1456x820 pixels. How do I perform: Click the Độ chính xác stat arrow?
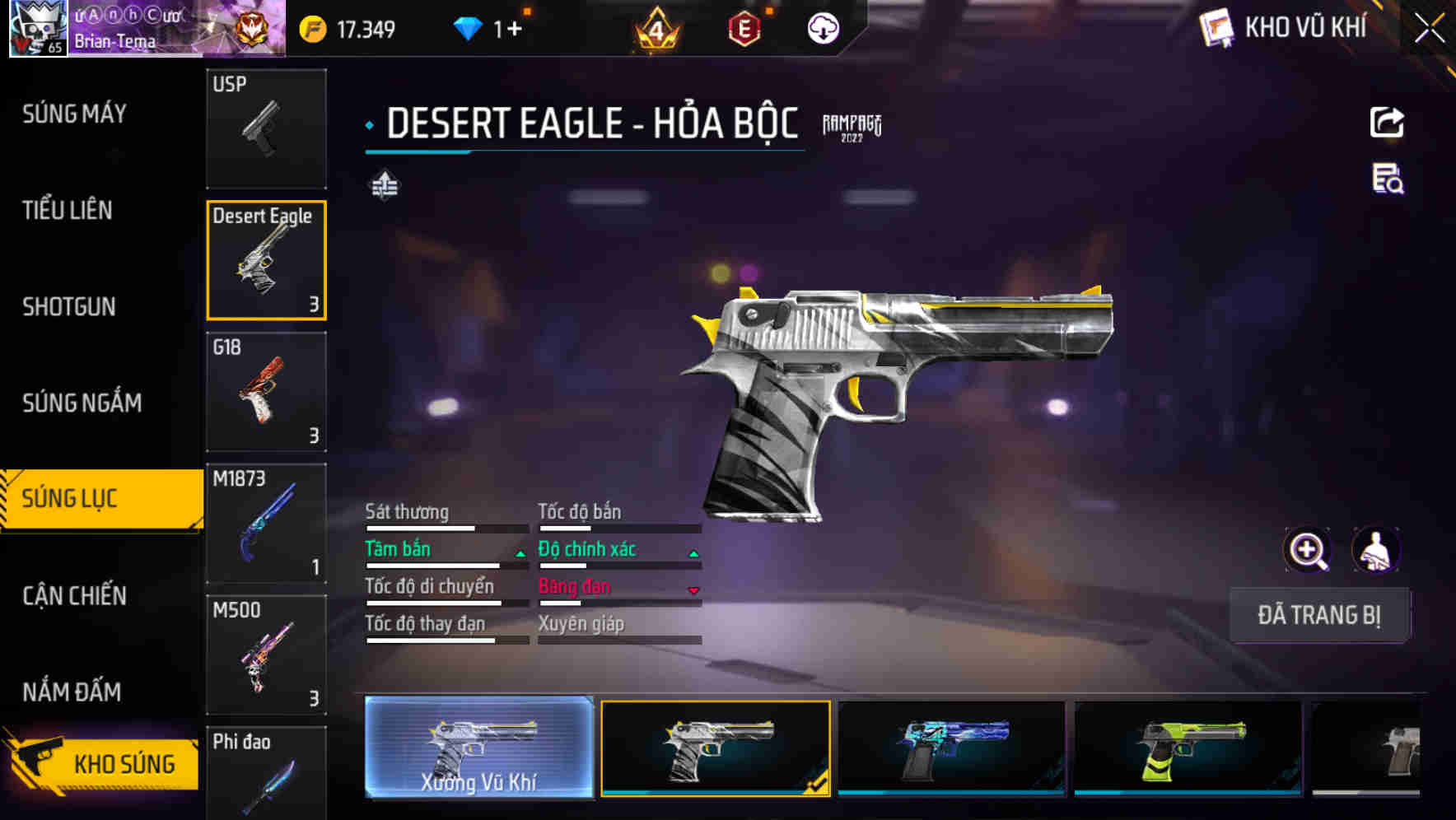693,552
